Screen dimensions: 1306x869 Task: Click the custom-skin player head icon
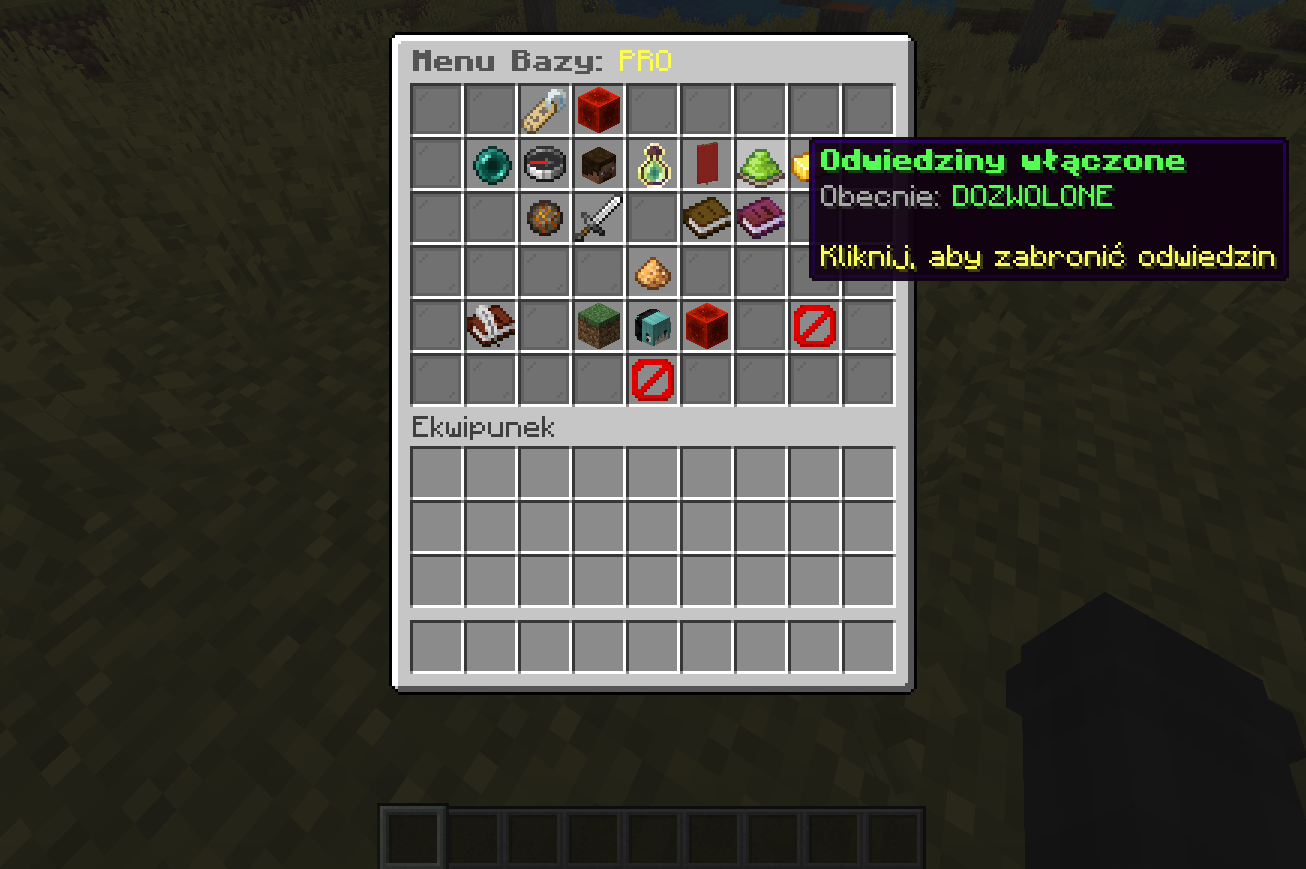pyautogui.click(x=653, y=326)
